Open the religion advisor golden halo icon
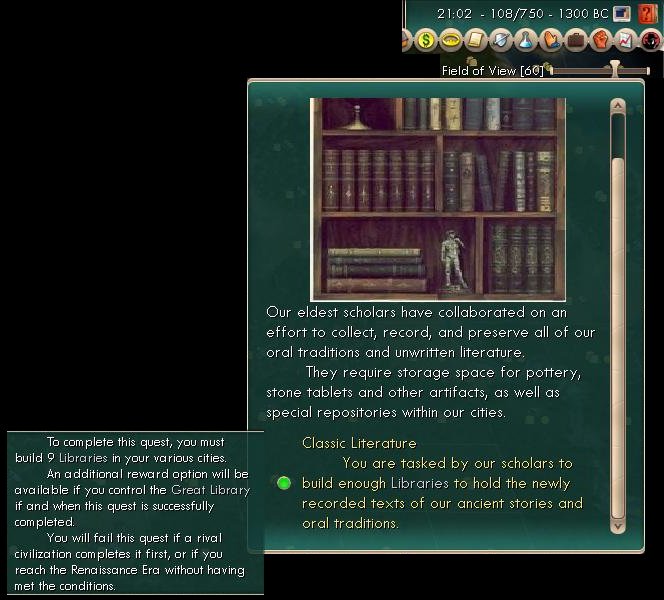The image size is (664, 600). pyautogui.click(x=451, y=41)
